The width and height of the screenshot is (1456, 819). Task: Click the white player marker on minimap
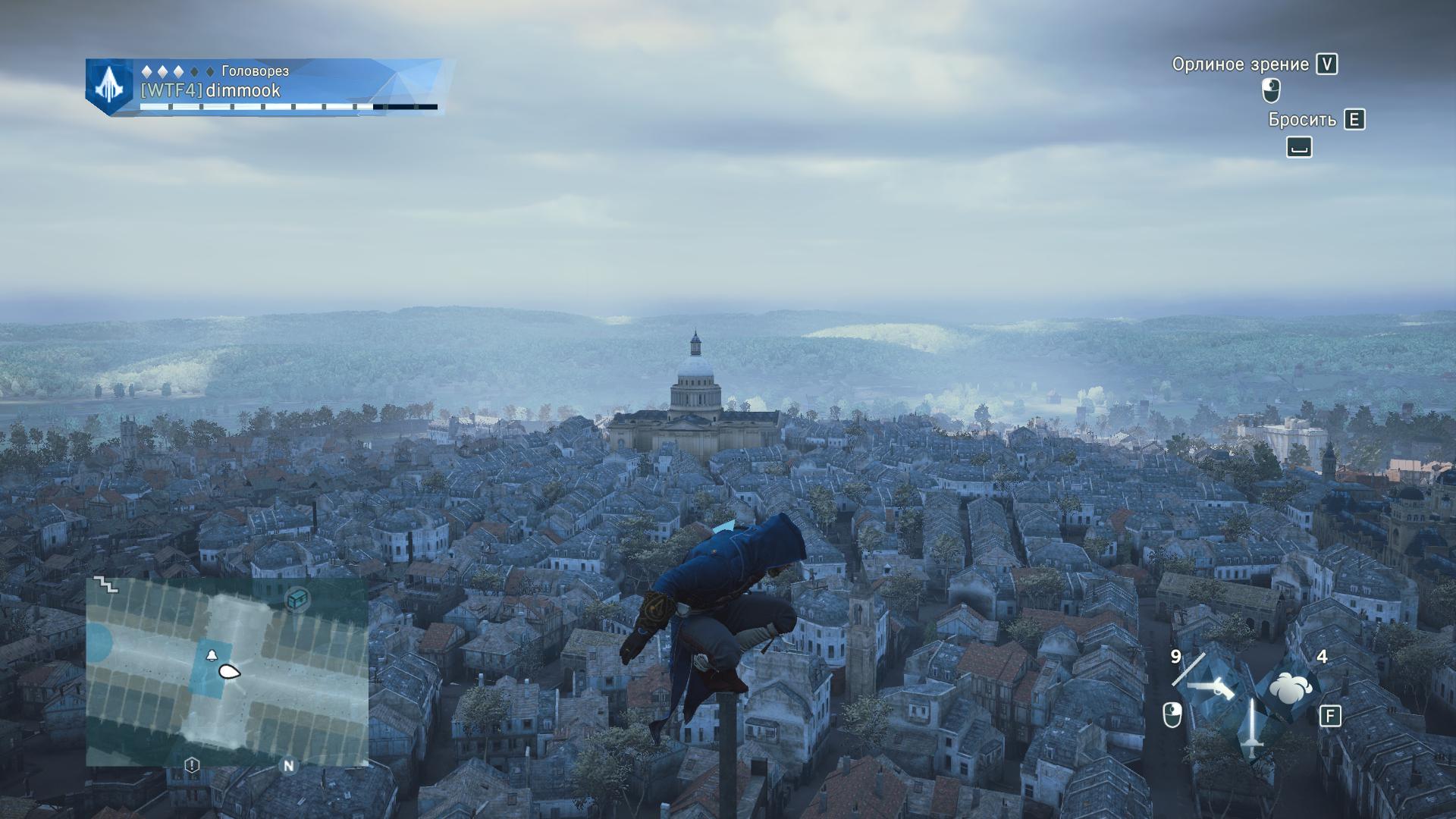tap(229, 671)
